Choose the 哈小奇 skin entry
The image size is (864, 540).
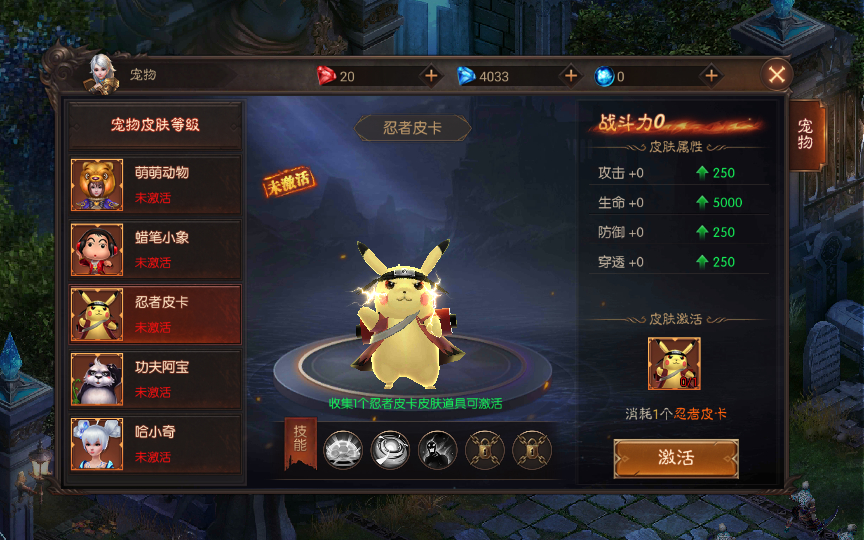pos(155,444)
